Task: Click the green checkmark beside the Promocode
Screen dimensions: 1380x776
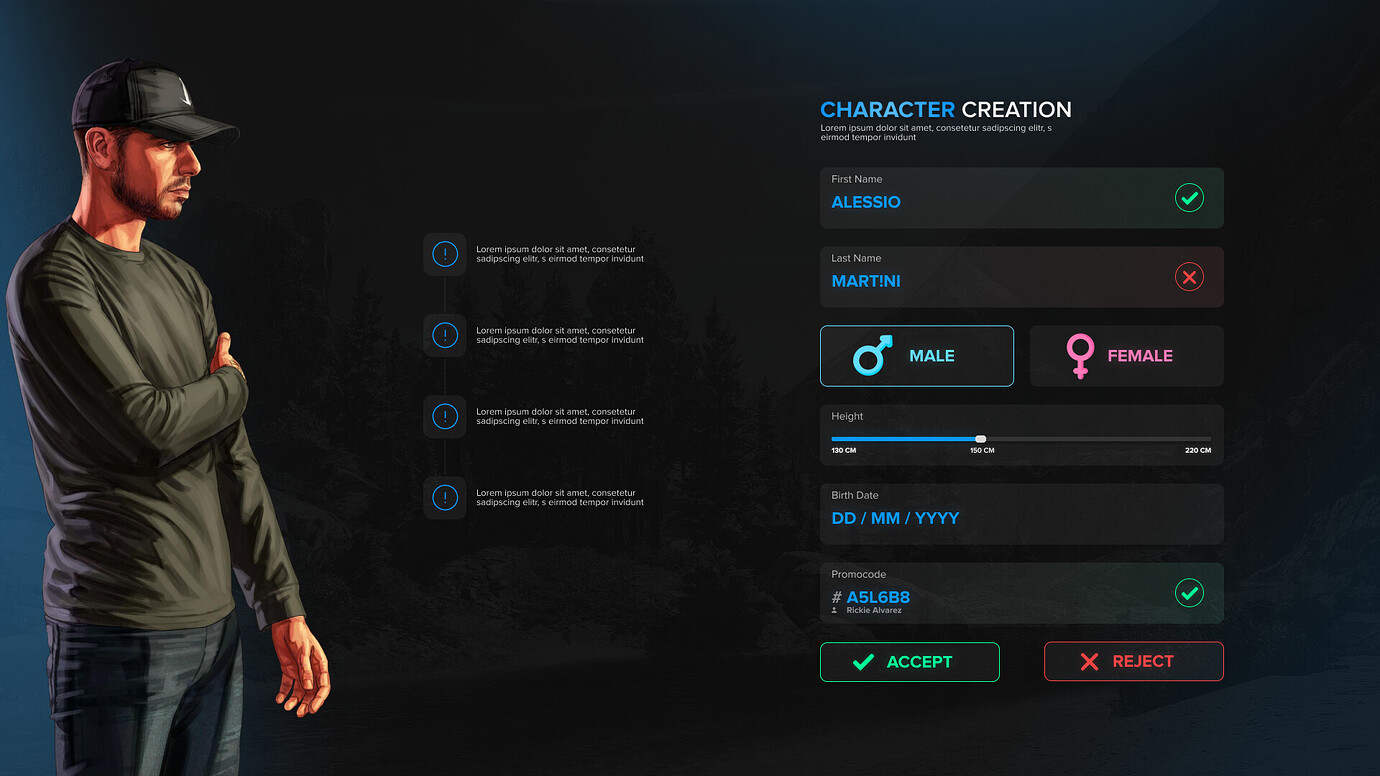Action: click(x=1189, y=593)
